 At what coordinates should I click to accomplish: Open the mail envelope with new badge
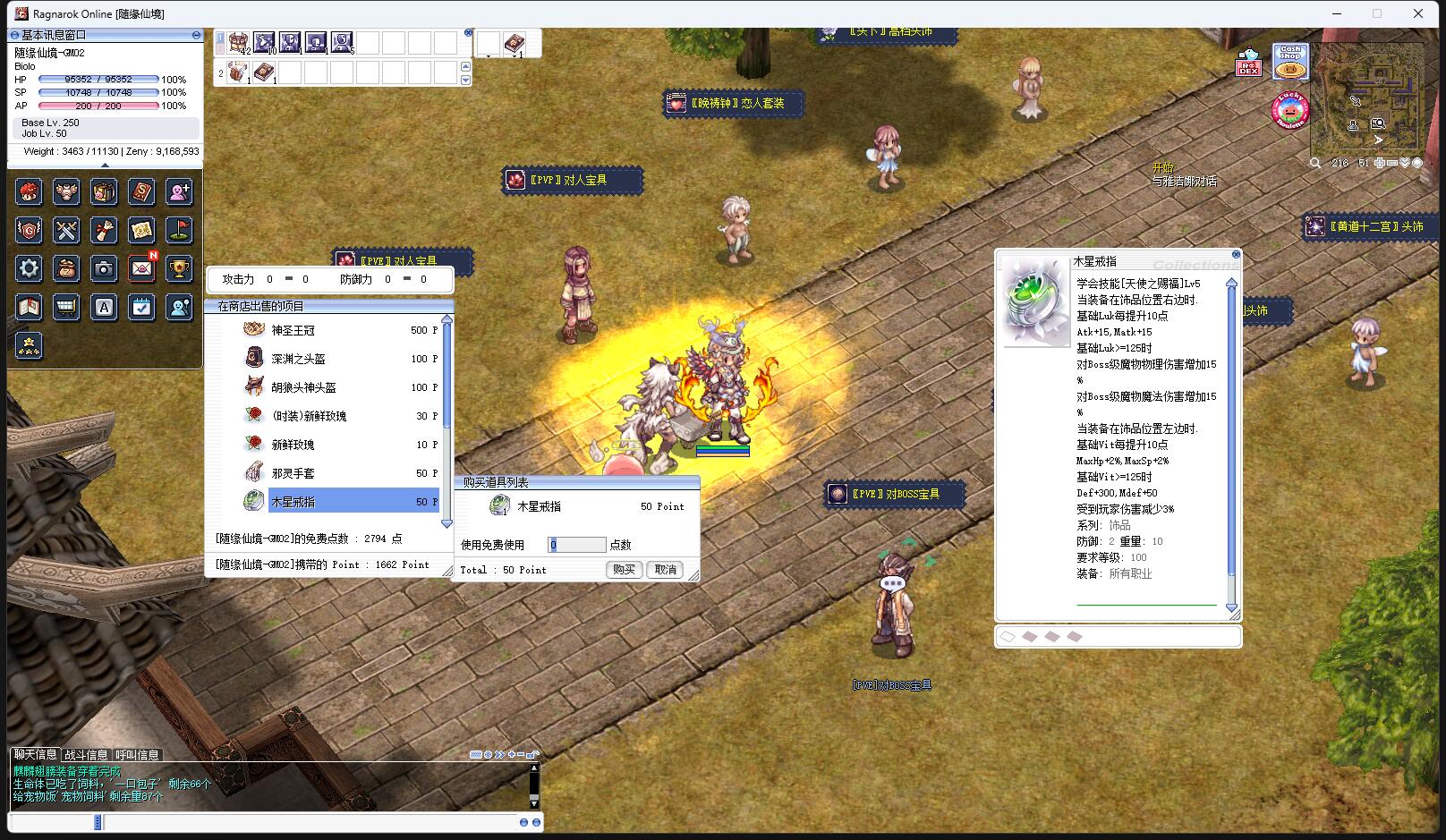[x=141, y=268]
